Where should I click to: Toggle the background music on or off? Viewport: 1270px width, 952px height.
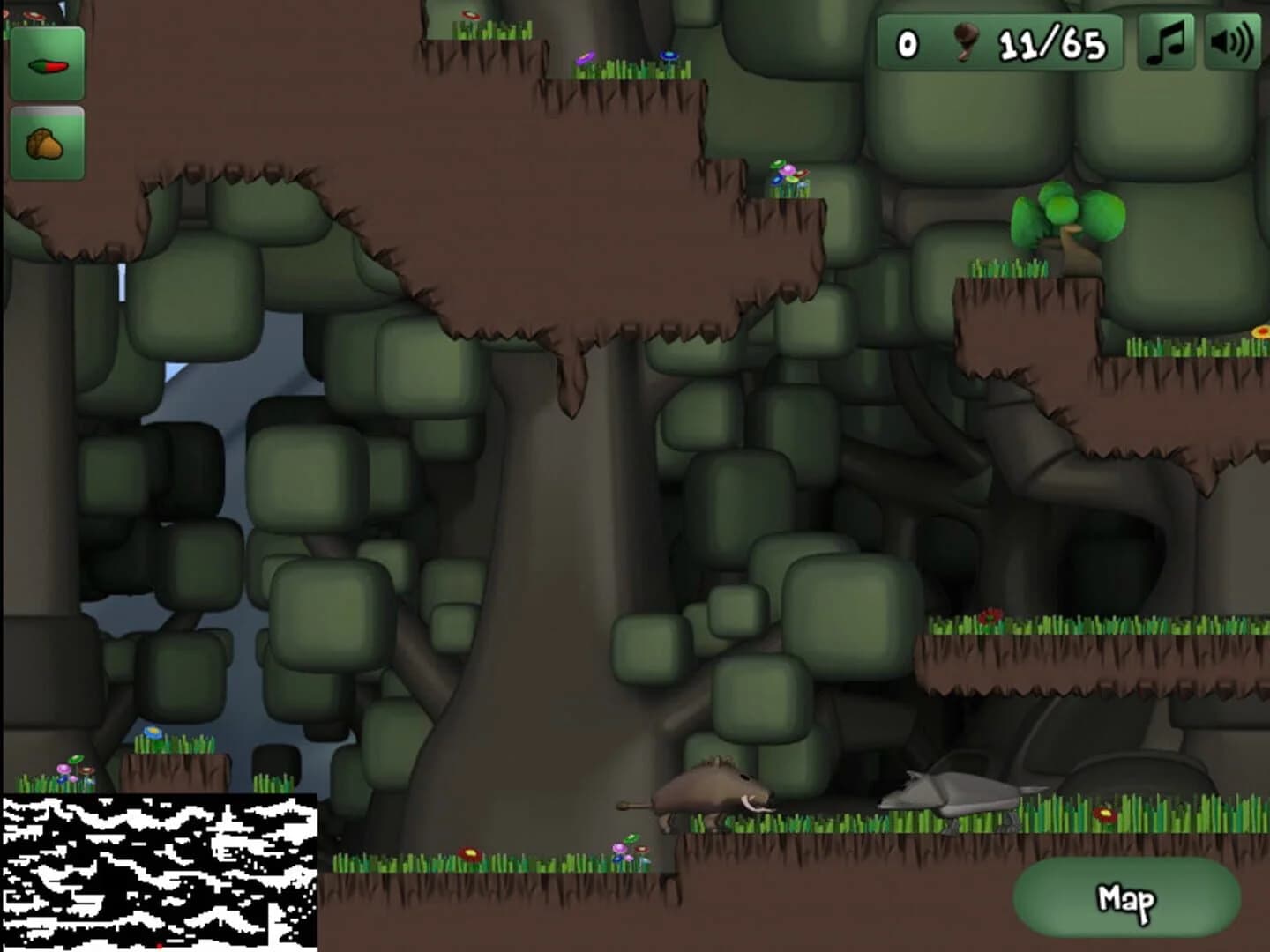(1166, 40)
